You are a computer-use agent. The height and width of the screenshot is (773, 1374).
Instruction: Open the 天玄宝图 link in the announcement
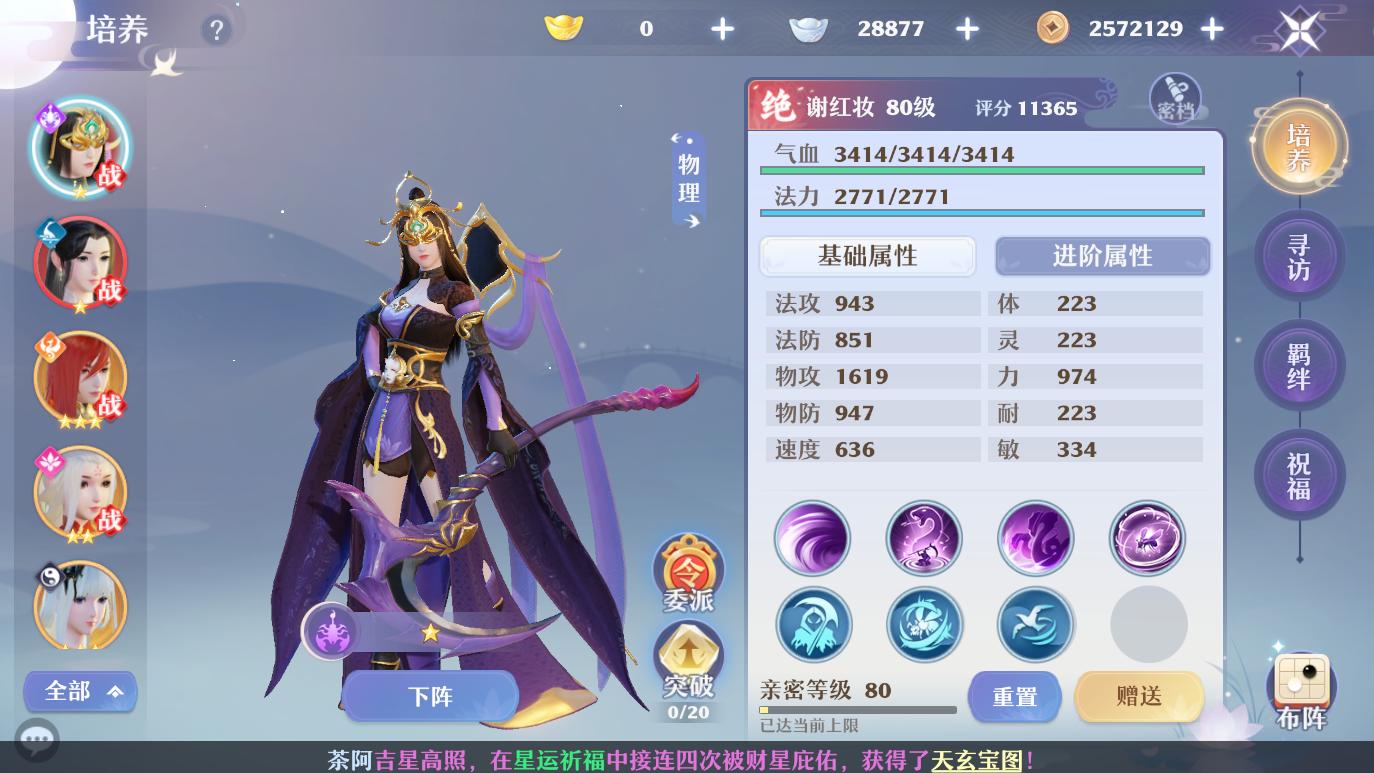[977, 762]
